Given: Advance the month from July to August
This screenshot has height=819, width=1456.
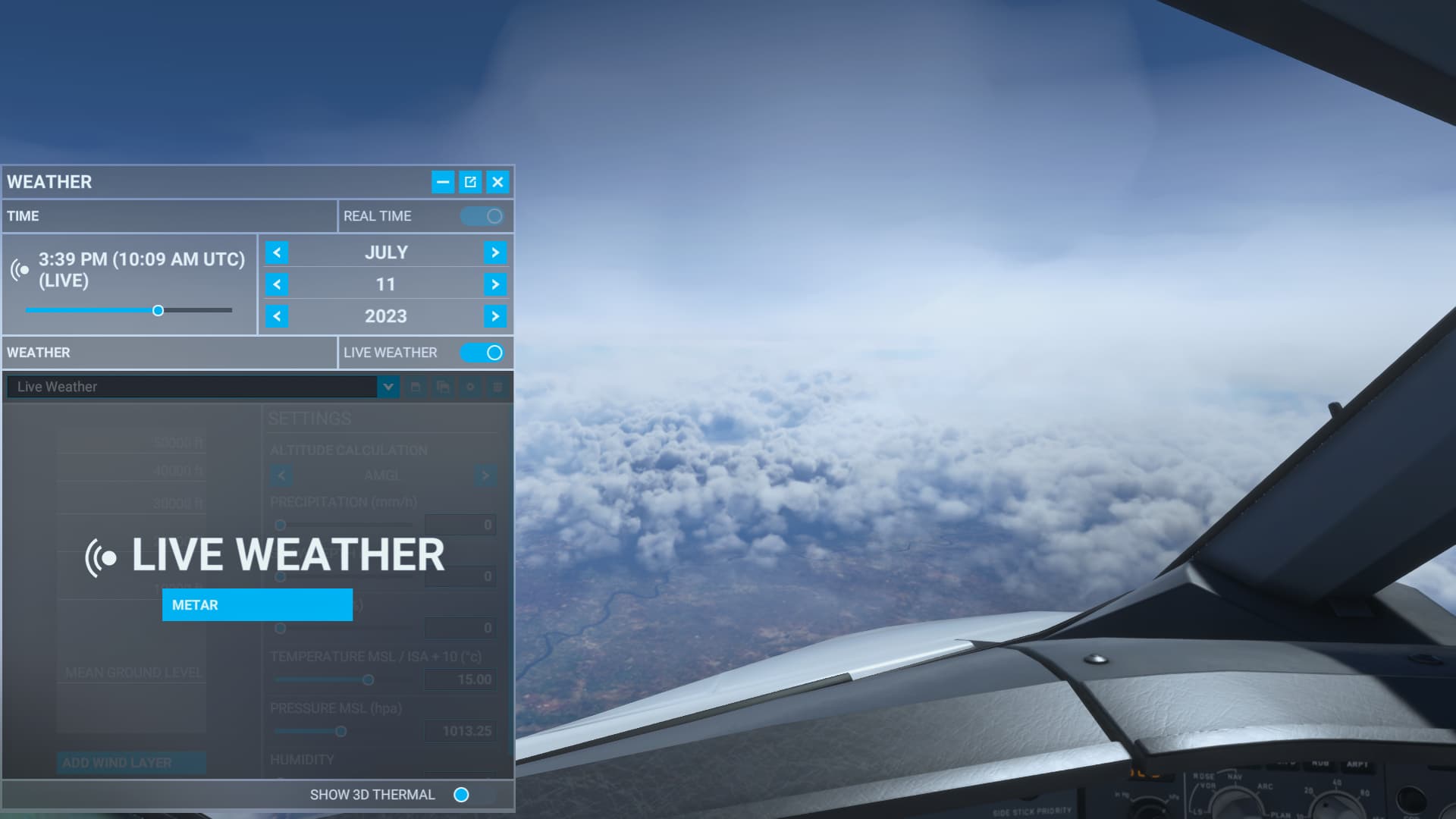Looking at the screenshot, I should point(496,253).
